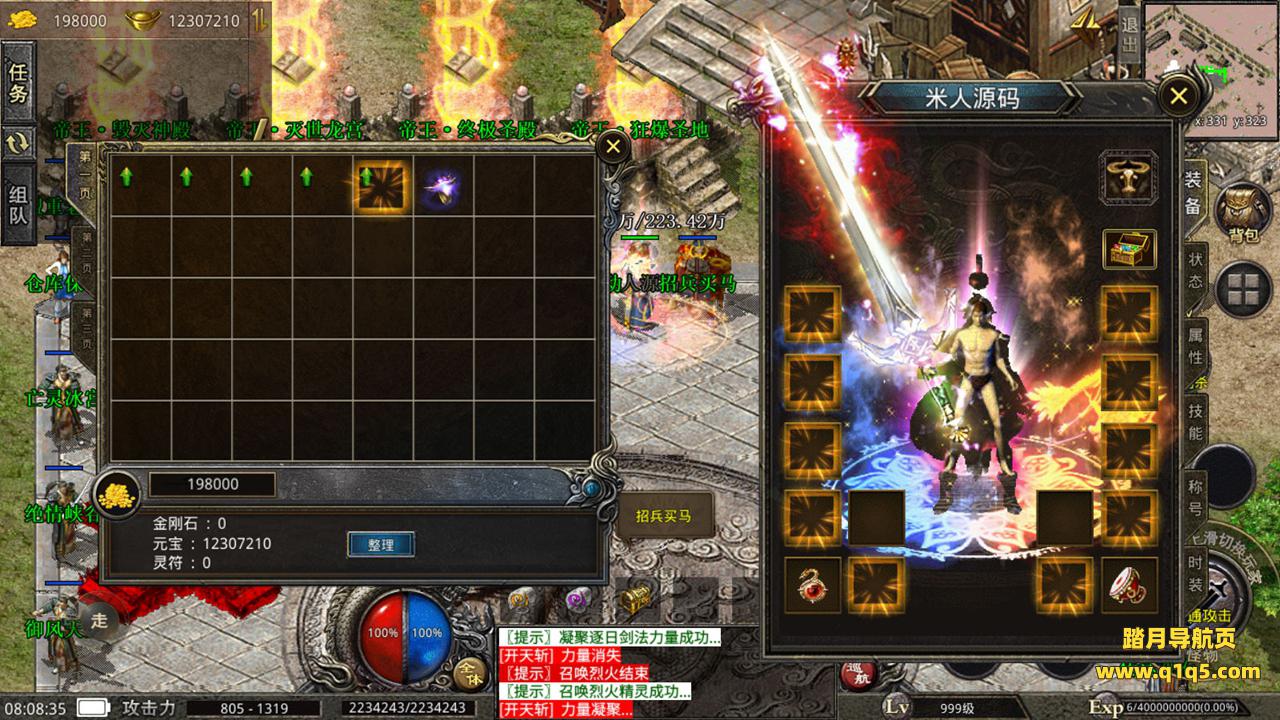
Task: Open the 称号 title tab
Action: coord(1196,497)
